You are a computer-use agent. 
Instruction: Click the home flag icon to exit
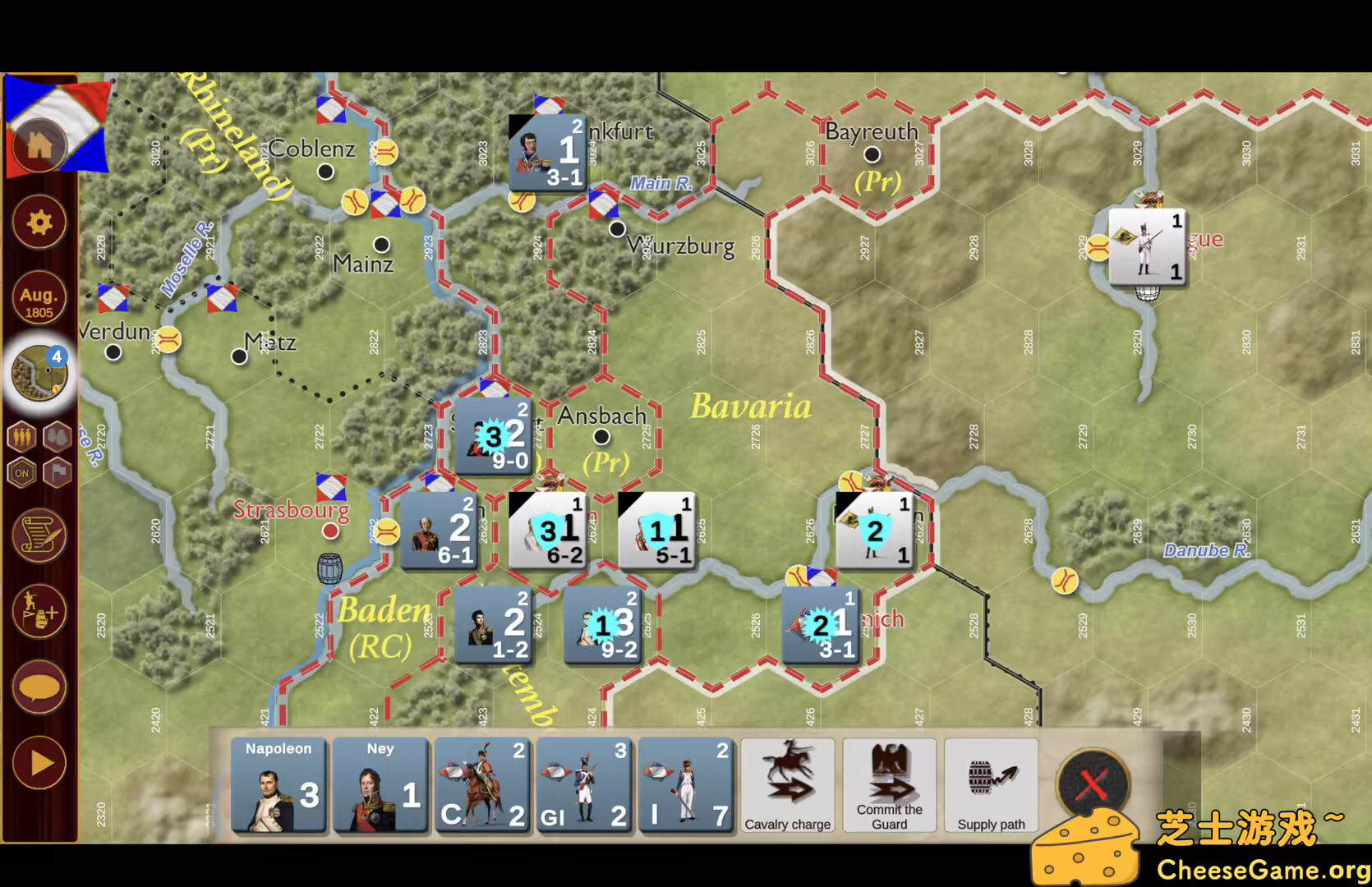[x=38, y=144]
